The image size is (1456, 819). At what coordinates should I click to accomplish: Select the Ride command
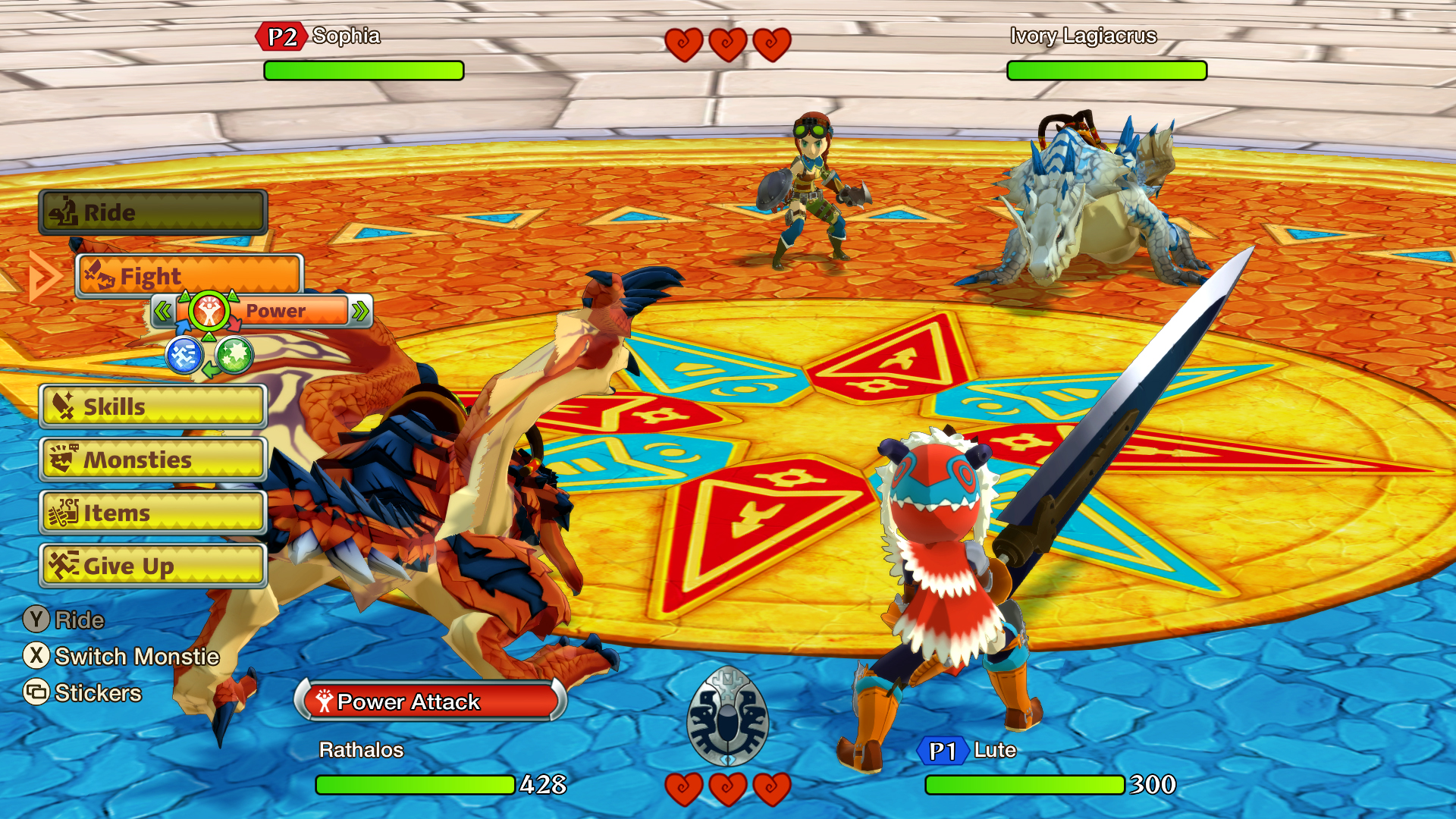152,212
